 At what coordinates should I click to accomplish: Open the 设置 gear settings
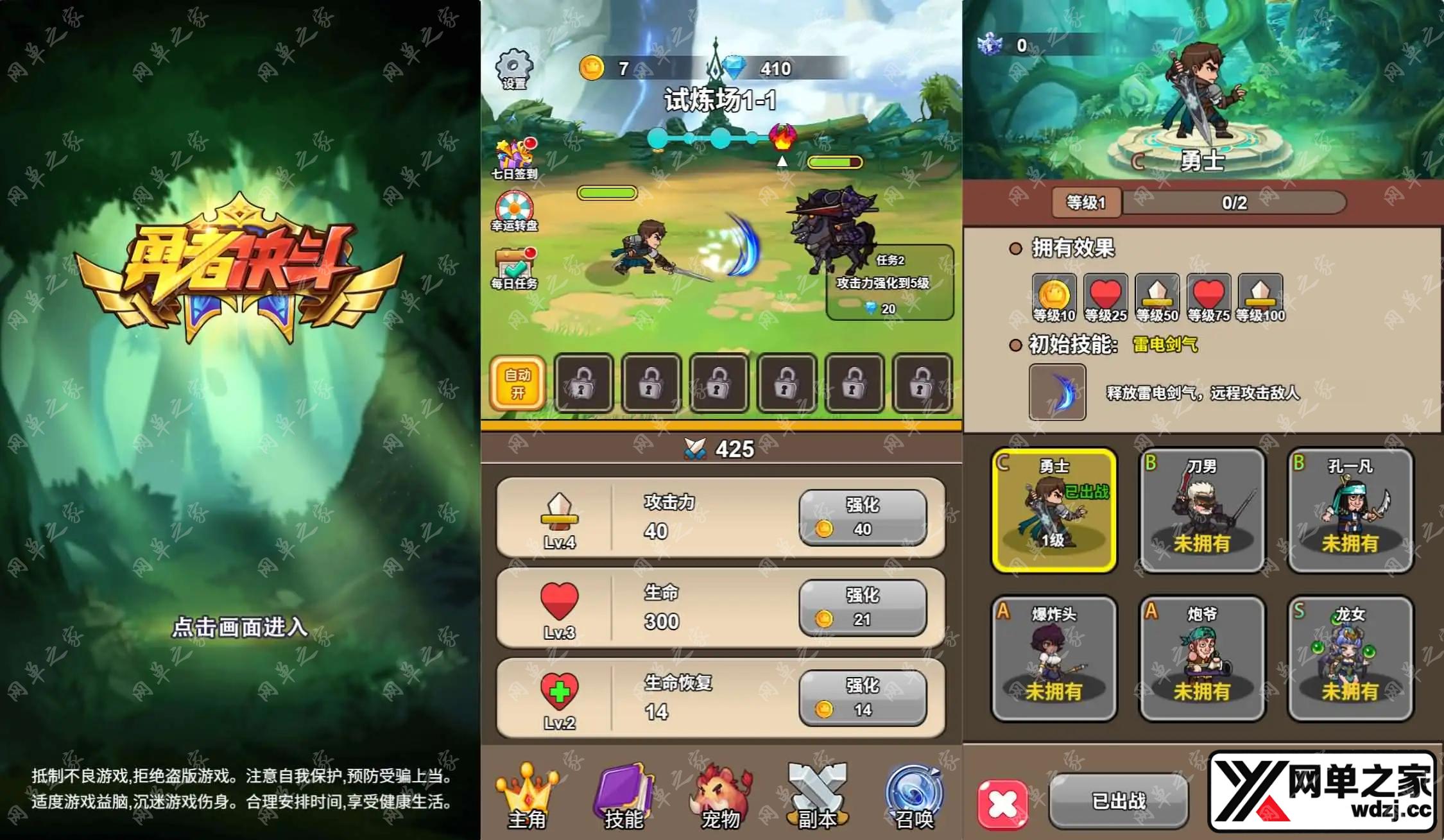513,68
